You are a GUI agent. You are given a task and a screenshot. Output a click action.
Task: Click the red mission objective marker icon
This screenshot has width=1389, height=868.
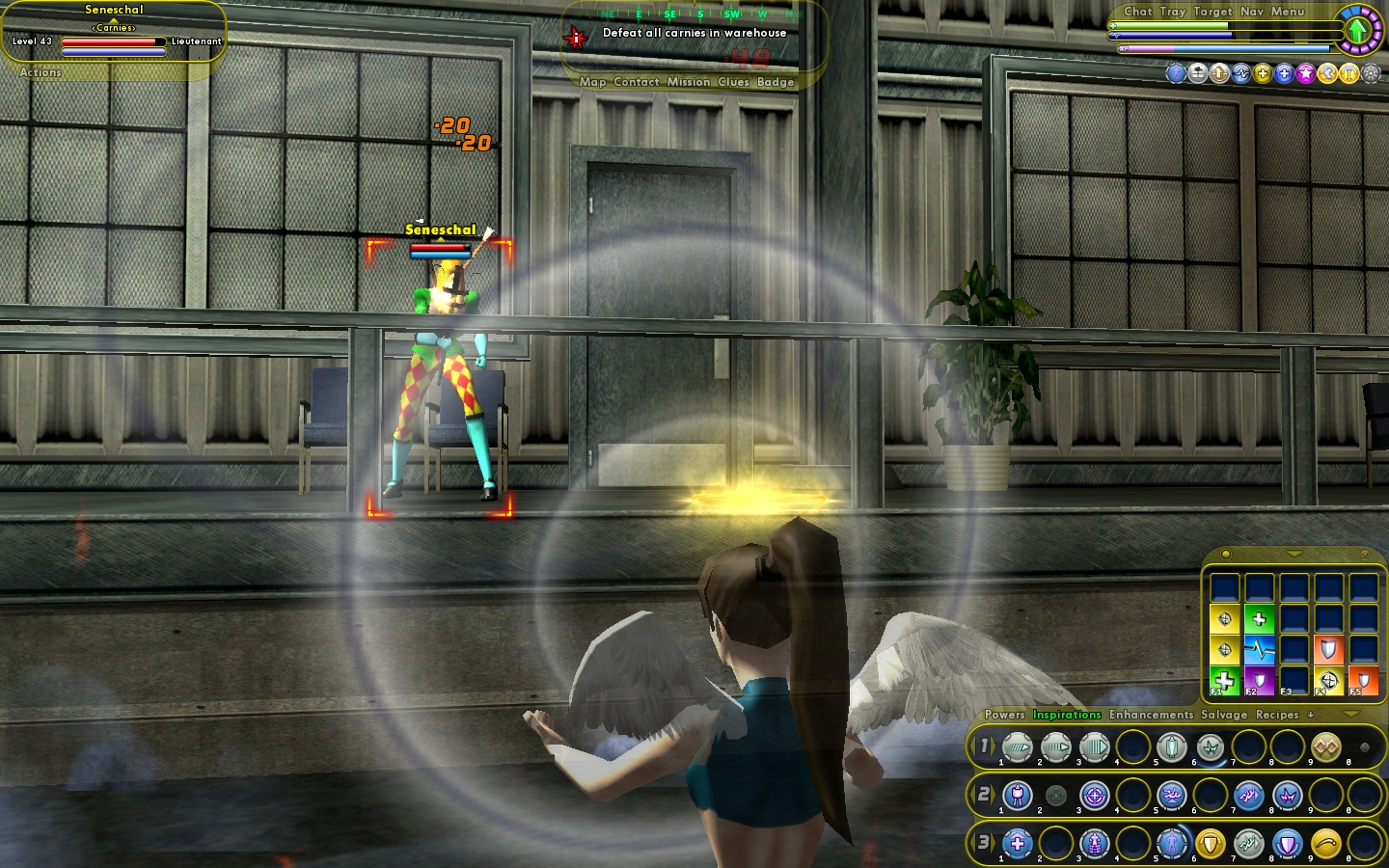pyautogui.click(x=576, y=38)
